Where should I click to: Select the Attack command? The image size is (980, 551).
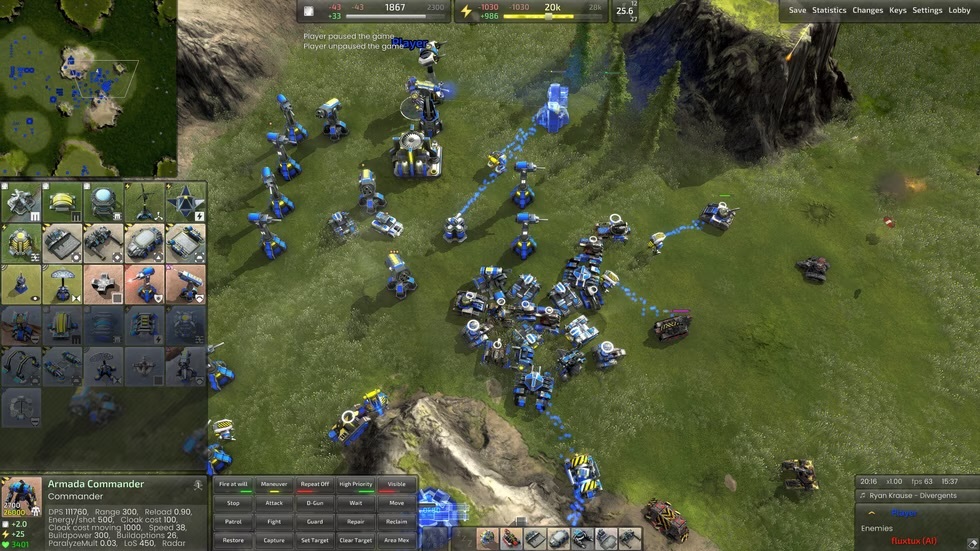pyautogui.click(x=274, y=503)
